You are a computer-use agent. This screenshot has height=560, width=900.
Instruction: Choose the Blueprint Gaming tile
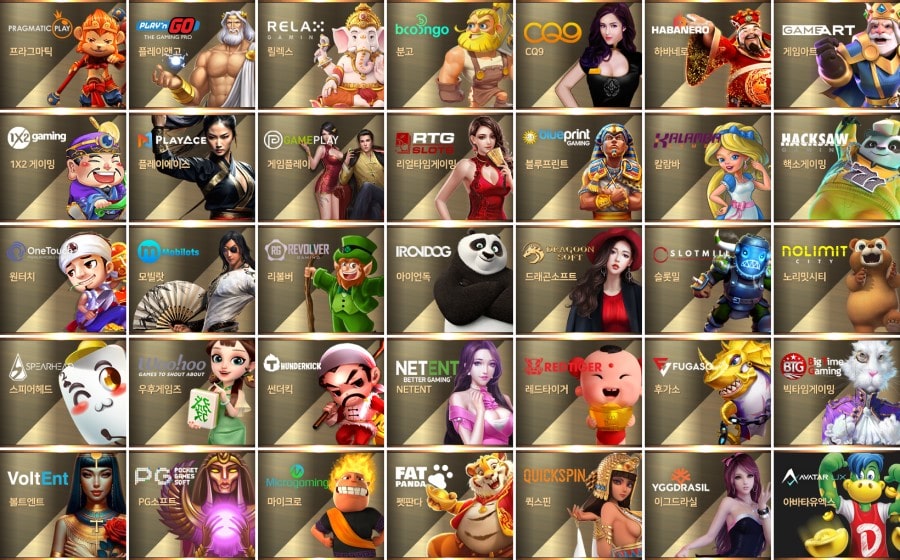coord(578,167)
